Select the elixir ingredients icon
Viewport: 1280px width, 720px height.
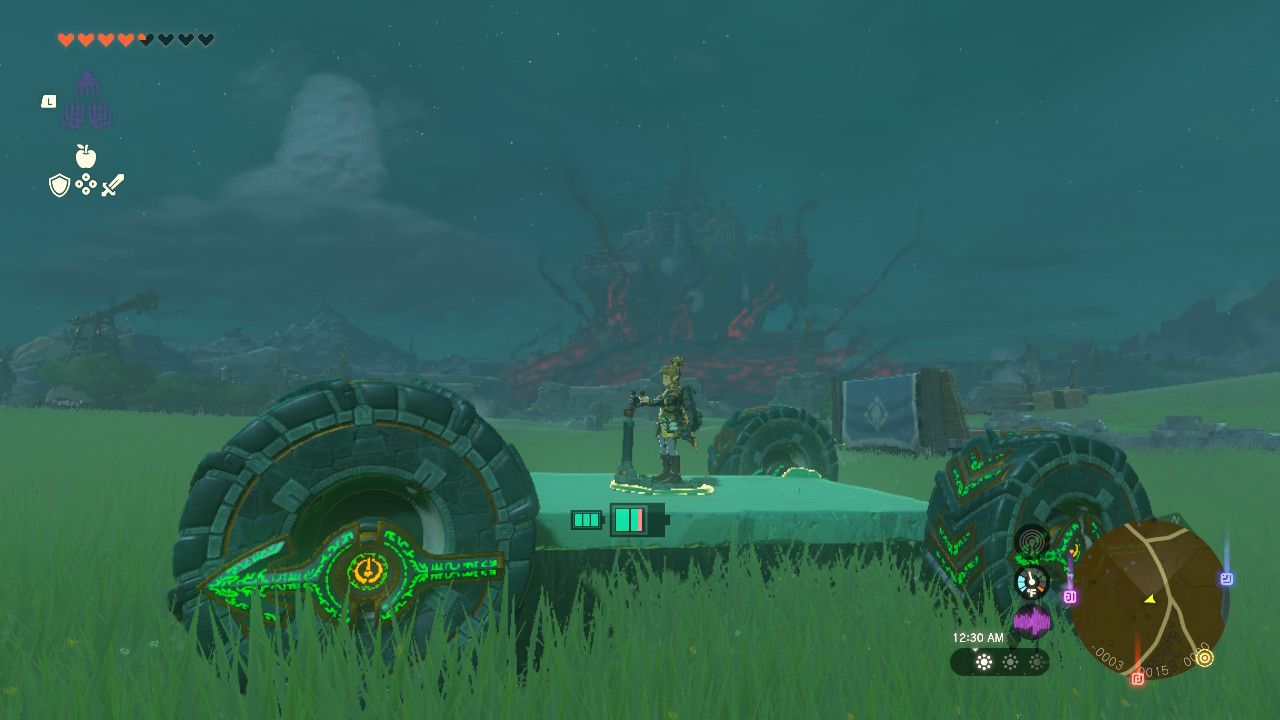[x=86, y=184]
